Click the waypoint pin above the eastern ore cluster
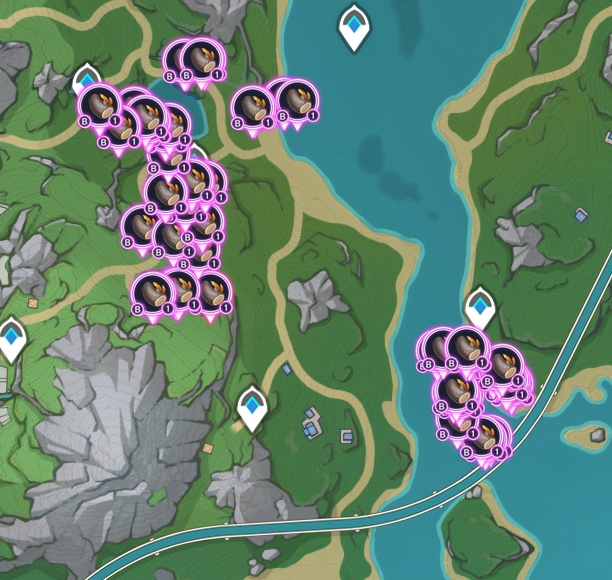The width and height of the screenshot is (612, 580). tap(480, 306)
